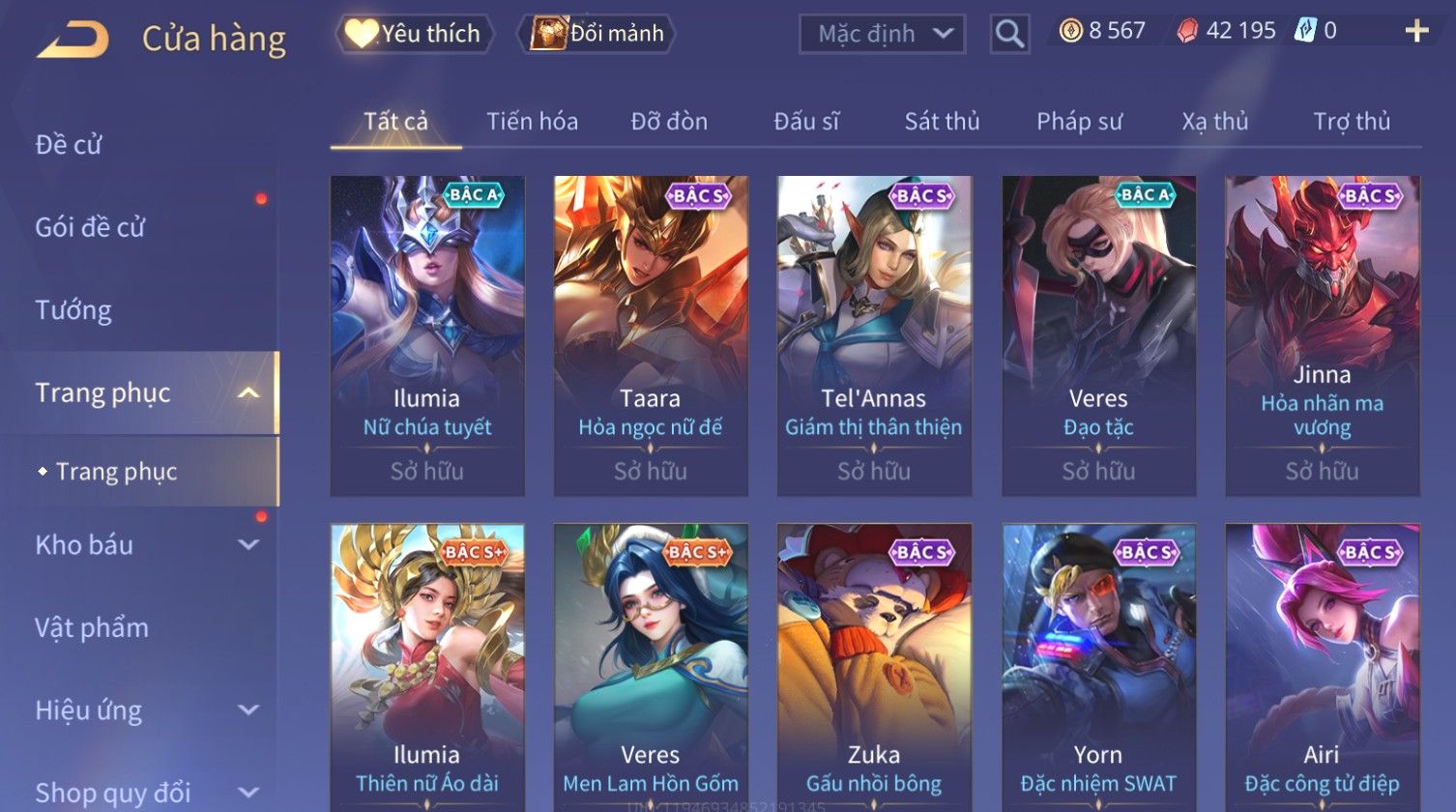Filter skins by Pháp sư
The image size is (1456, 812).
tap(1079, 122)
